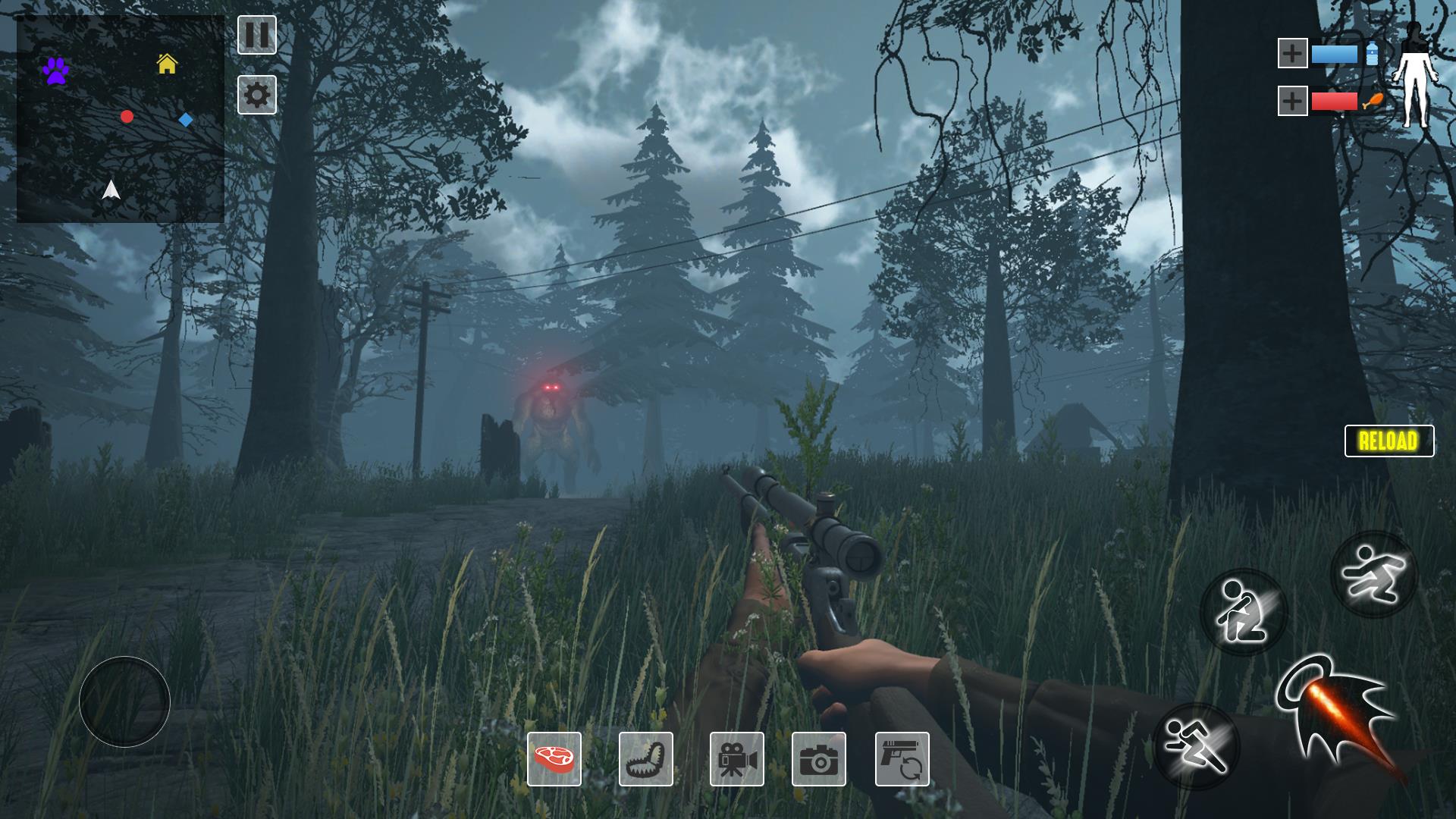Select the purple paw print map marker

[55, 71]
